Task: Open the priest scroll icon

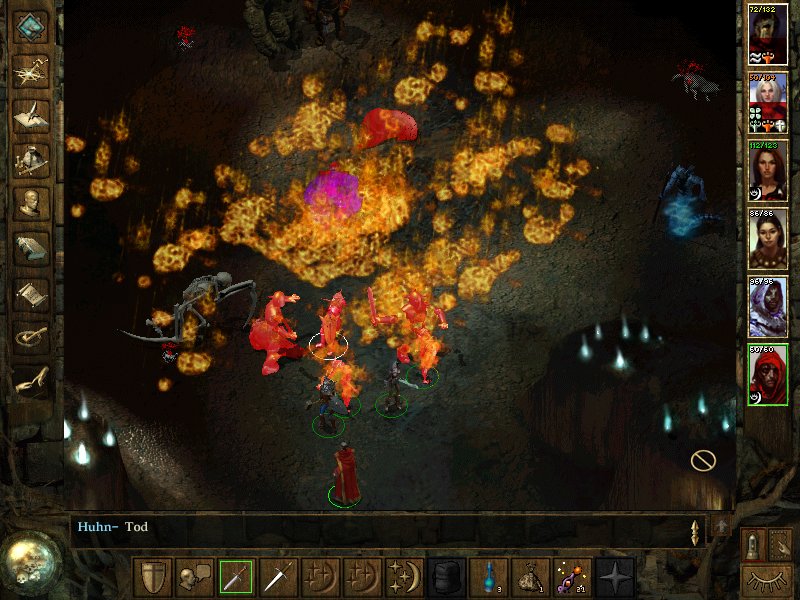Action: (x=32, y=292)
